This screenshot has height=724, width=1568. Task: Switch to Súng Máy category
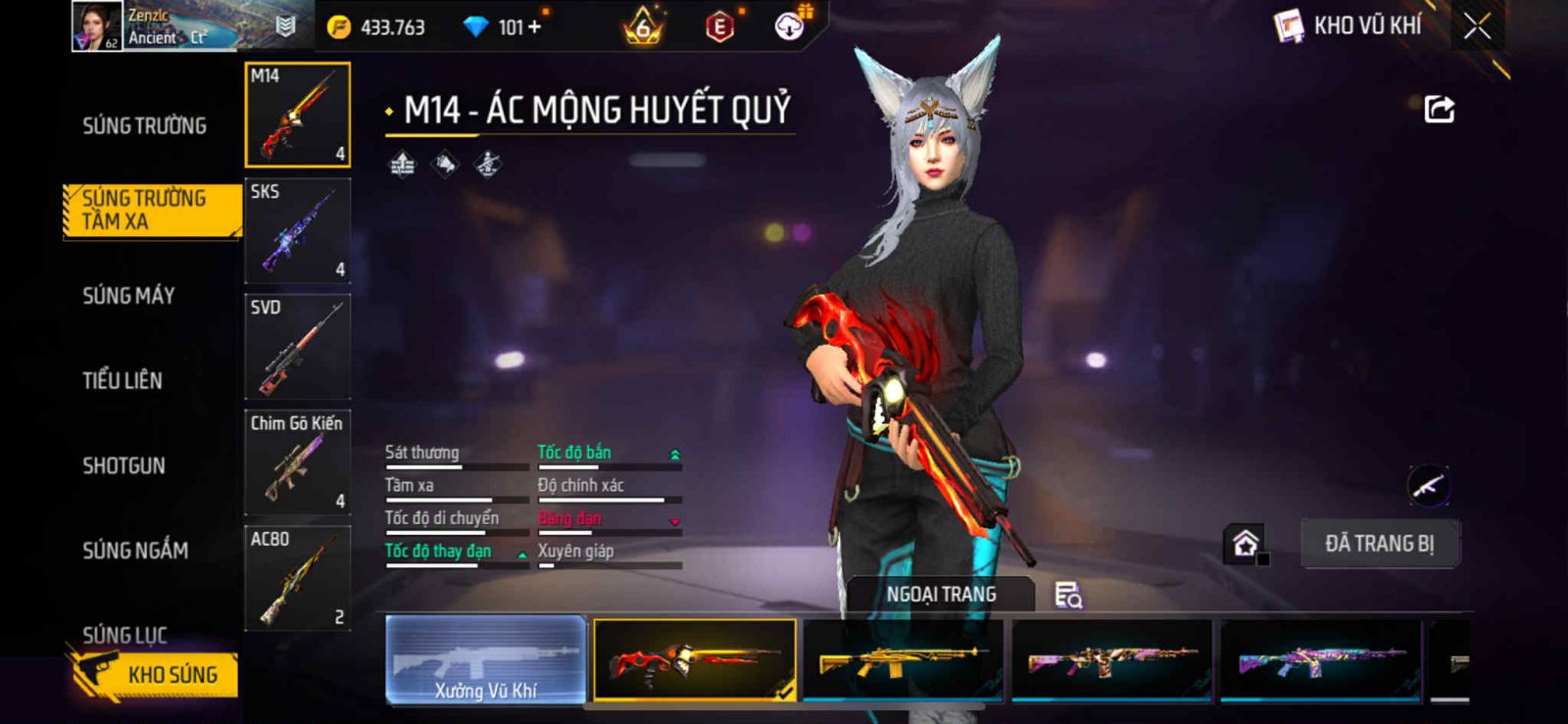tap(128, 296)
